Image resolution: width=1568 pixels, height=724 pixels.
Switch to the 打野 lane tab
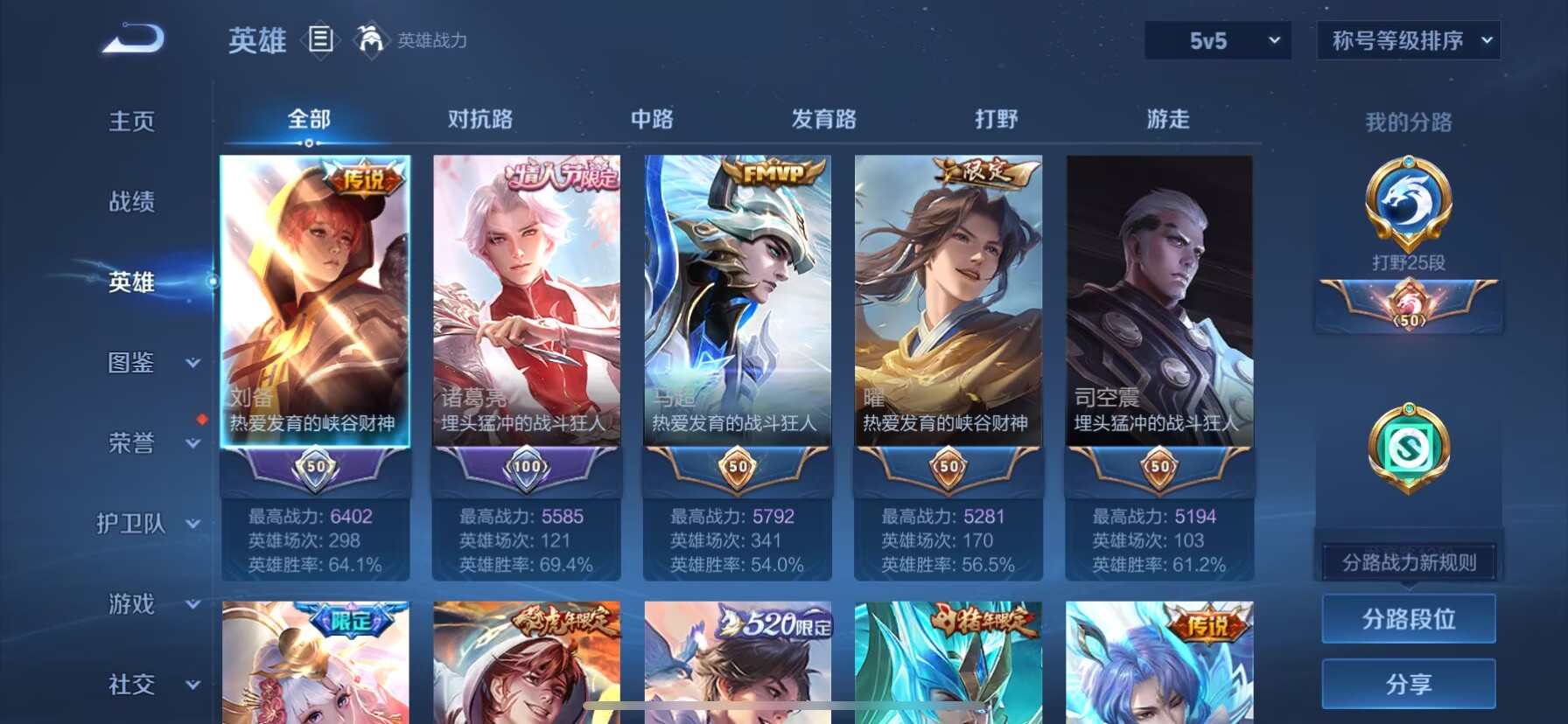(995, 118)
